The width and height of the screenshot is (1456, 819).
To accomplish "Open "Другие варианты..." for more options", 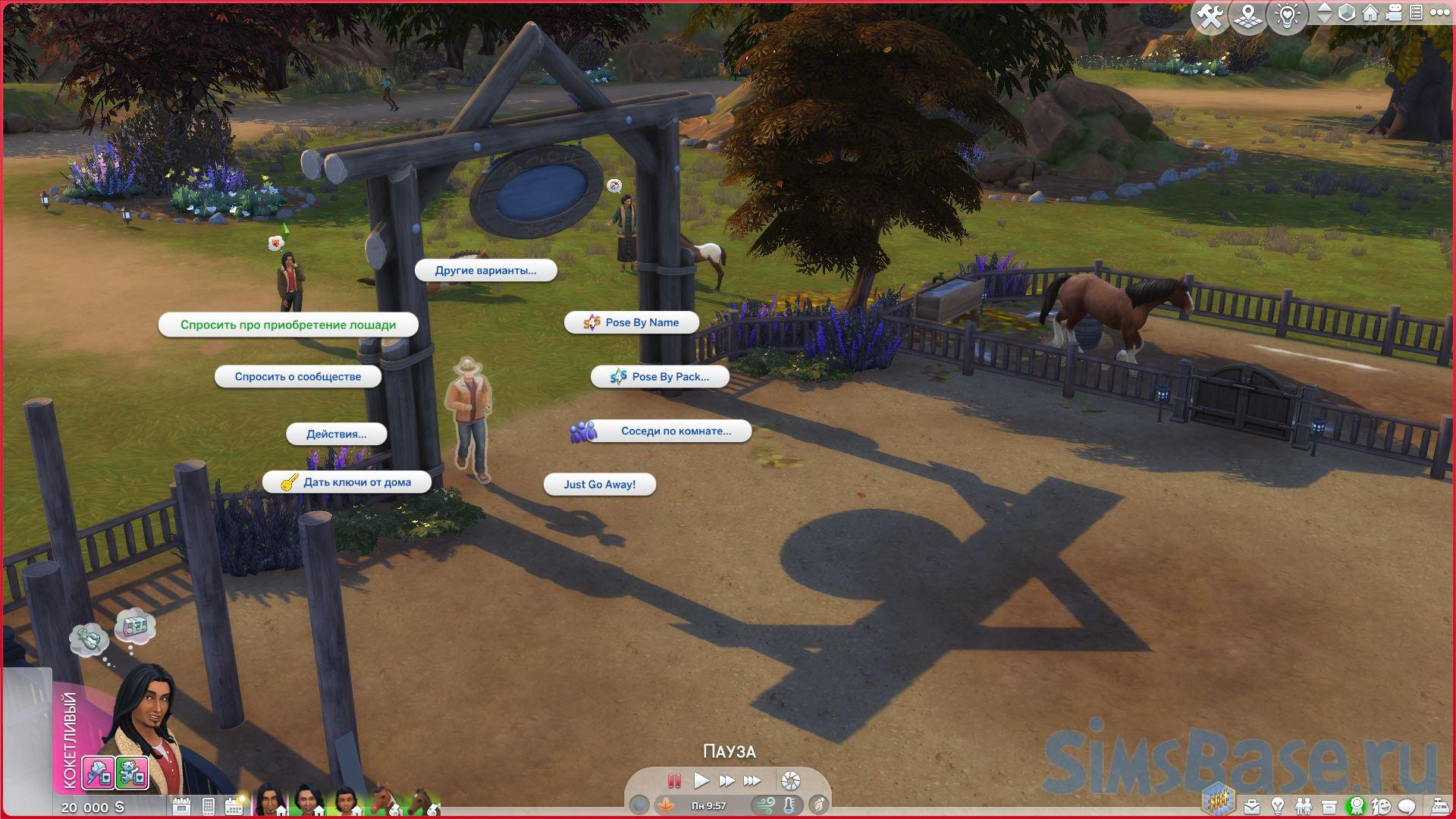I will click(x=485, y=271).
